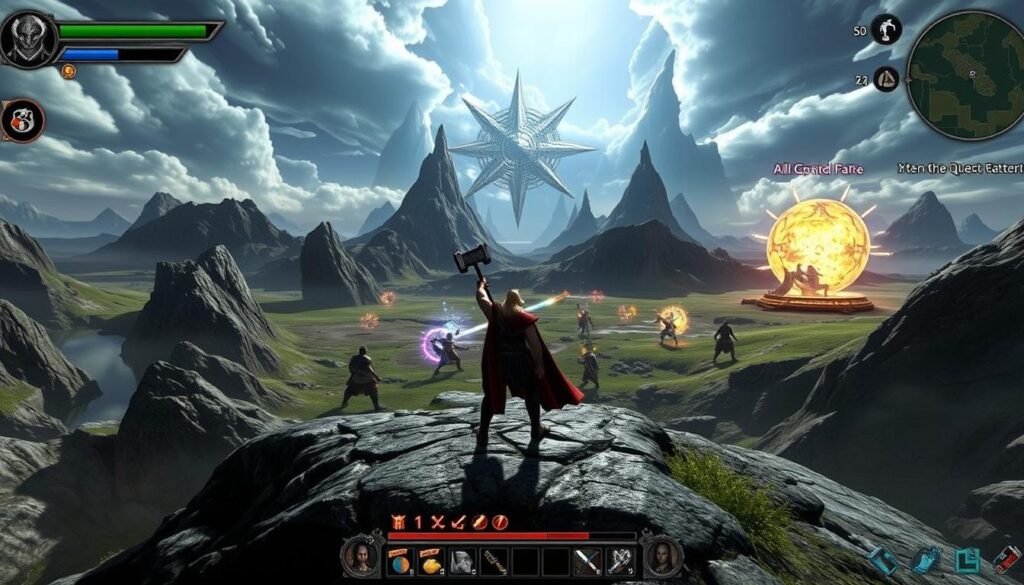Select the blue potion bottle icon
The width and height of the screenshot is (1024, 585).
pyautogui.click(x=927, y=560)
